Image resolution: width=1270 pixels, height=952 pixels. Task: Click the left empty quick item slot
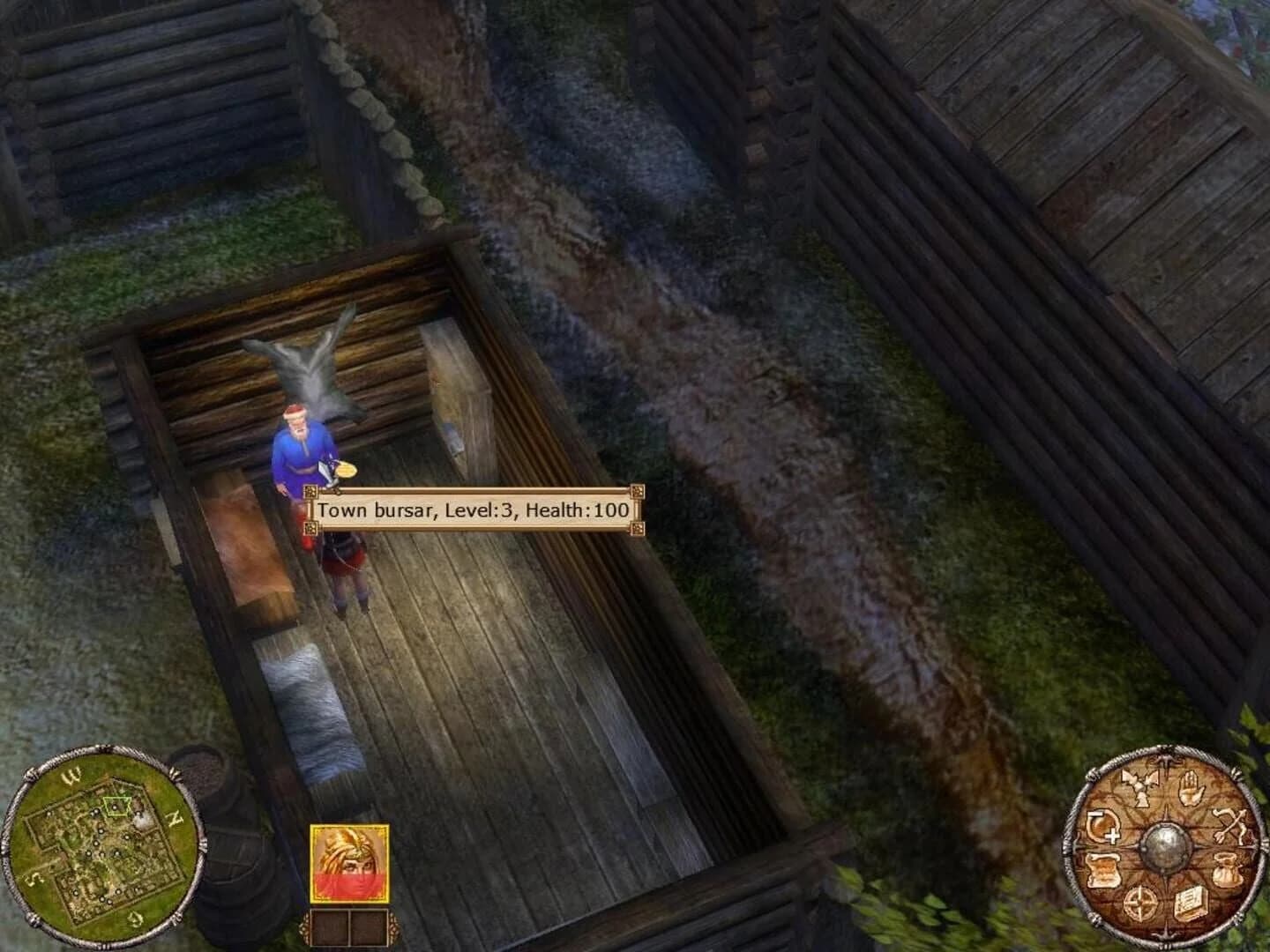click(x=328, y=927)
